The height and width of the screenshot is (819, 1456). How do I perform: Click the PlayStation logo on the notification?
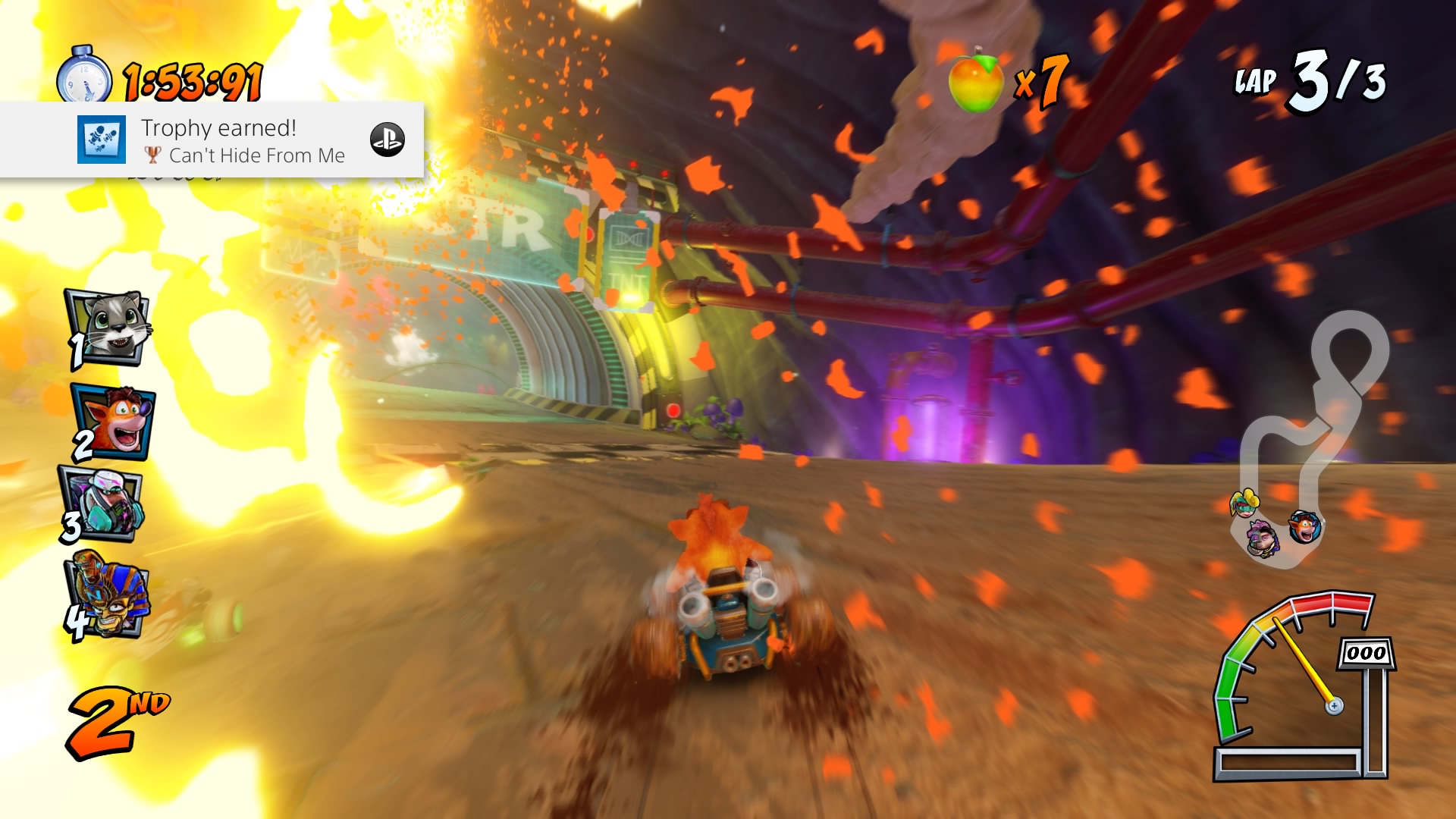(387, 140)
